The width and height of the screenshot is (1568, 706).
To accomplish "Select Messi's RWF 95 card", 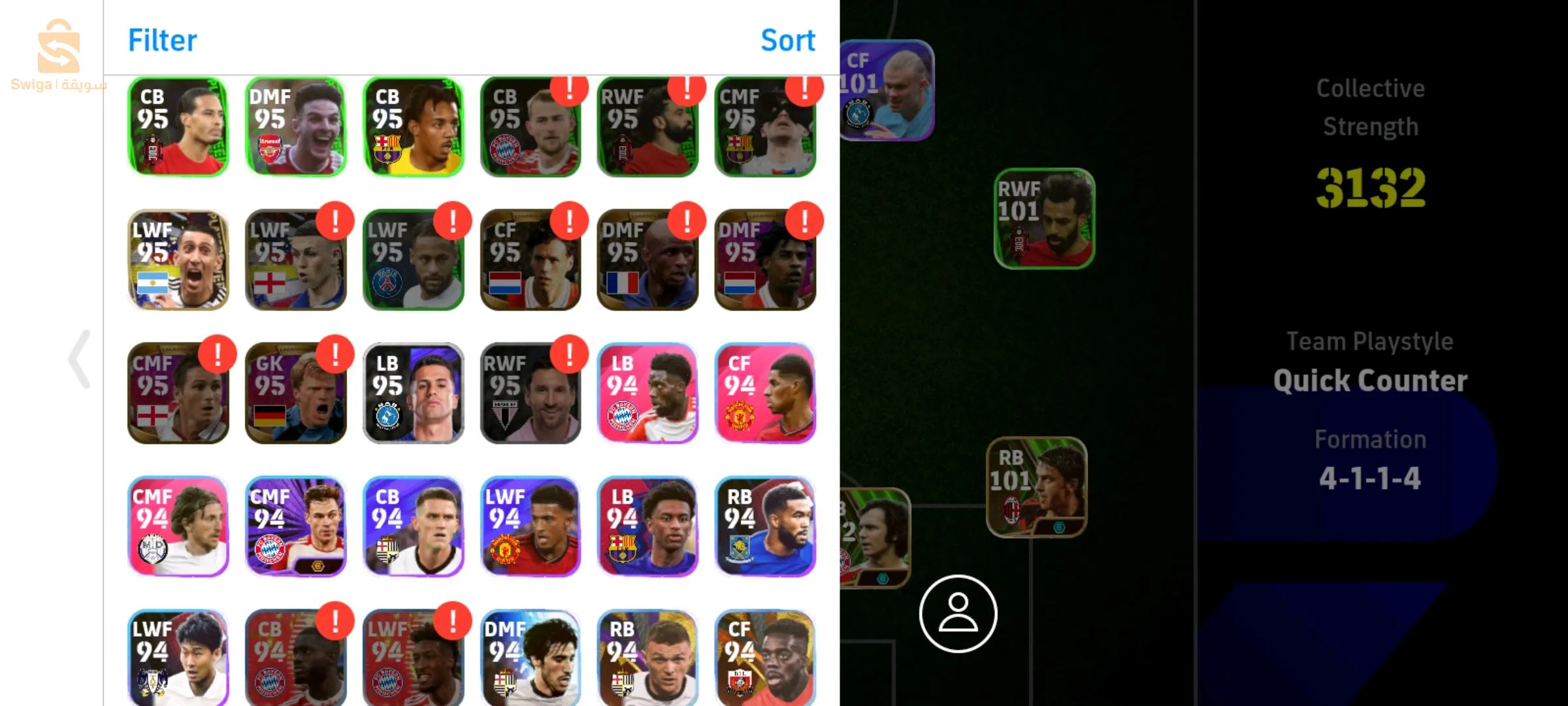I will (x=531, y=392).
